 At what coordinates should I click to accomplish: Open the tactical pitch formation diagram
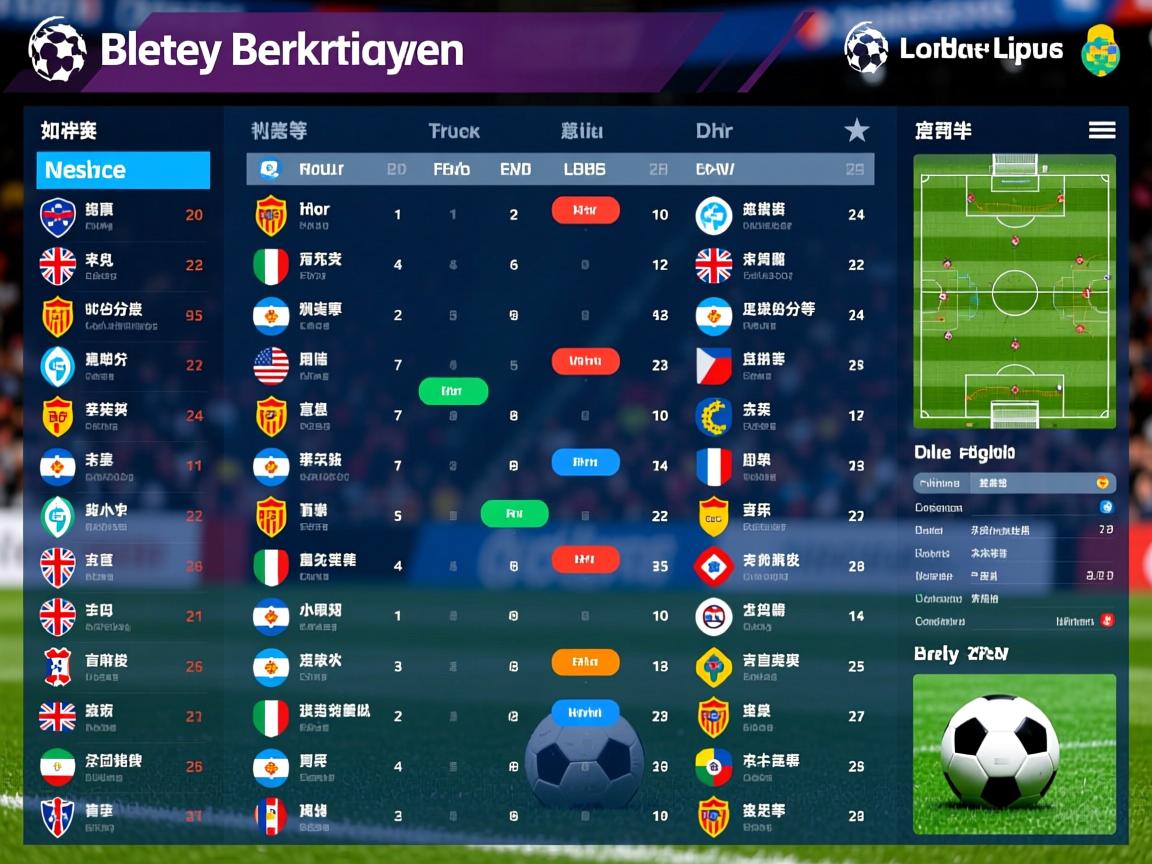(x=1014, y=291)
